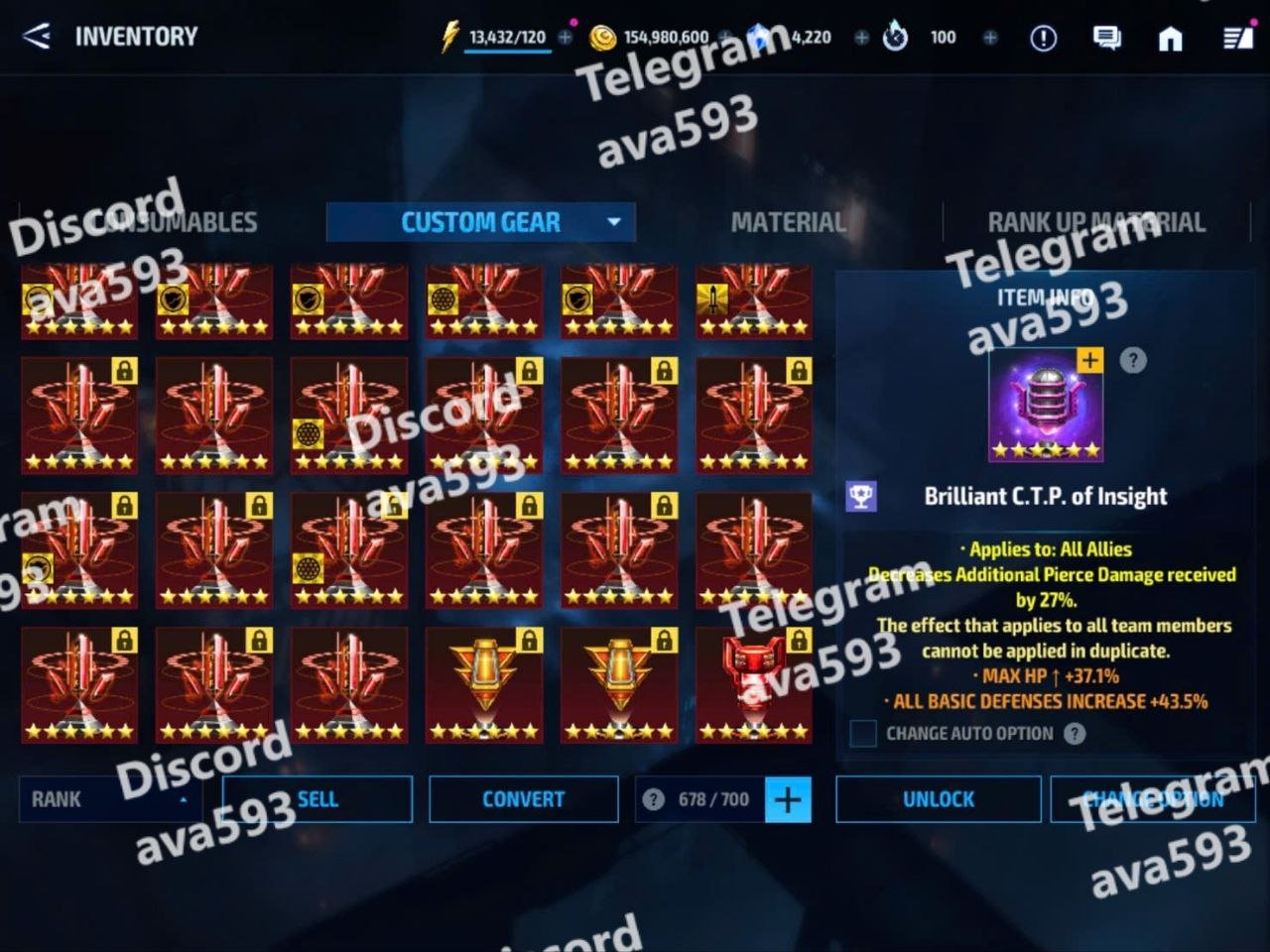Open the chat window
The height and width of the screenshot is (952, 1270).
[x=1106, y=38]
